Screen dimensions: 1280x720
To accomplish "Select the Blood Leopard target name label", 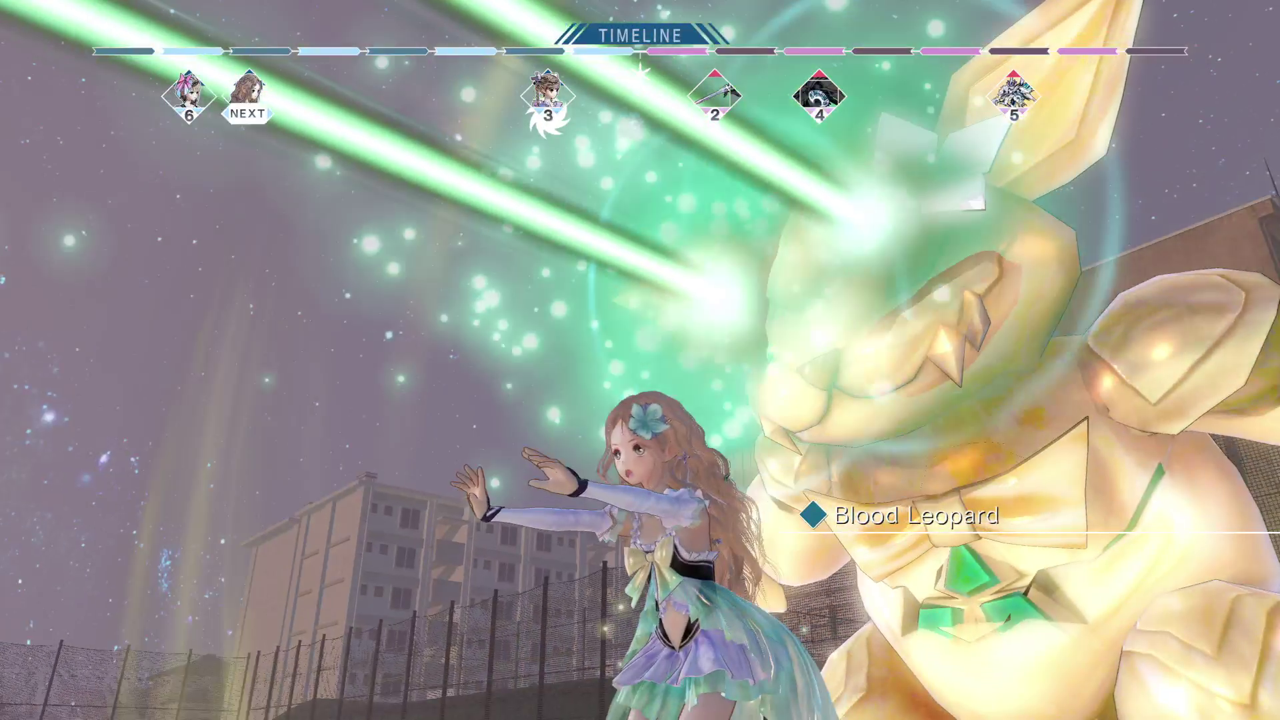I will click(x=915, y=516).
